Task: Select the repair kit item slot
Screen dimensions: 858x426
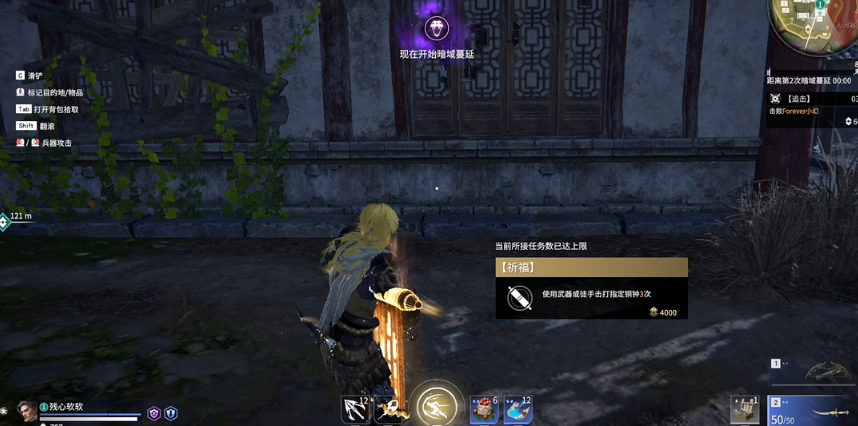Action: point(745,409)
